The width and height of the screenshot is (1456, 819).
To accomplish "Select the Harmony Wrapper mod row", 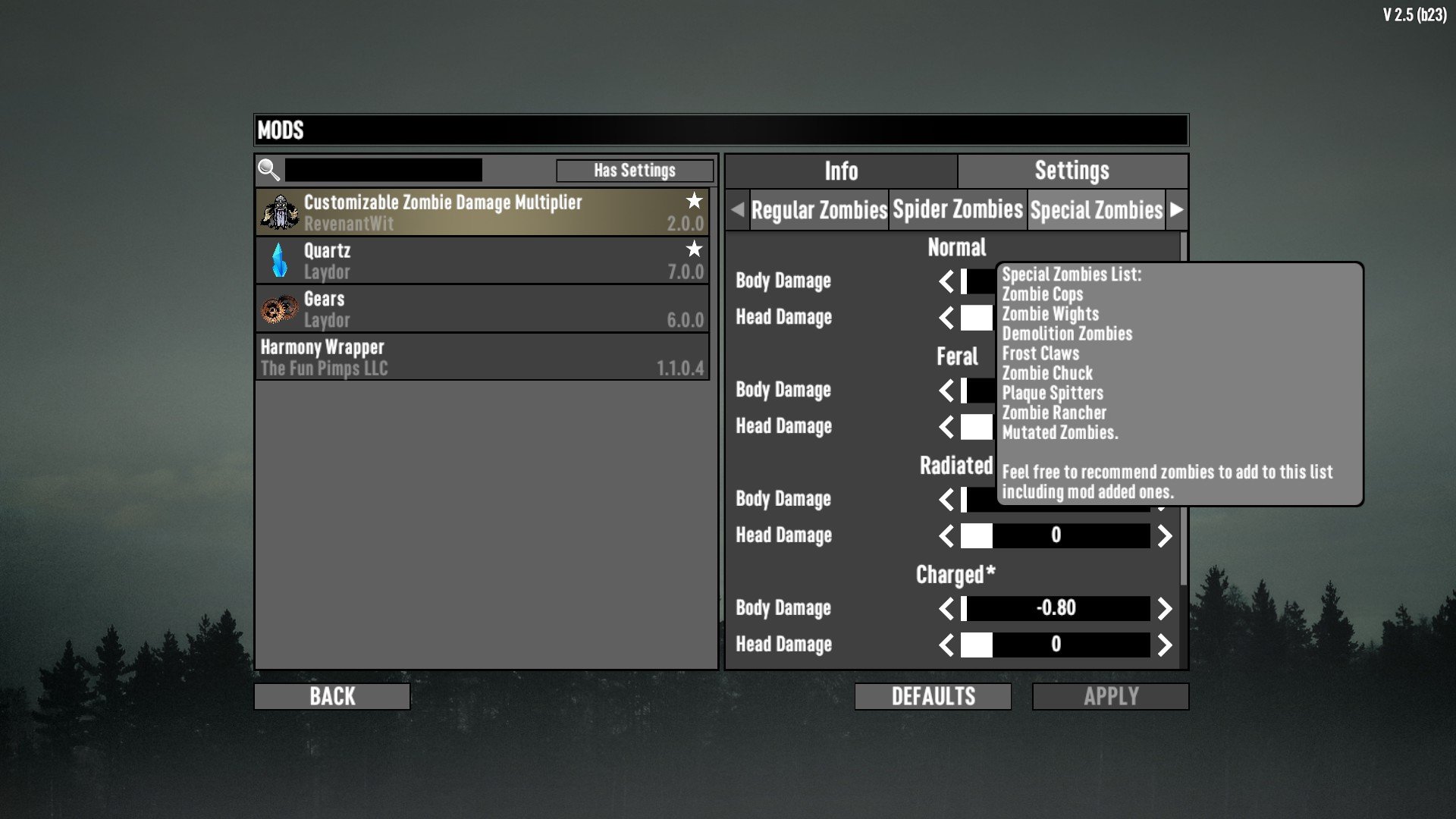I will click(x=482, y=357).
